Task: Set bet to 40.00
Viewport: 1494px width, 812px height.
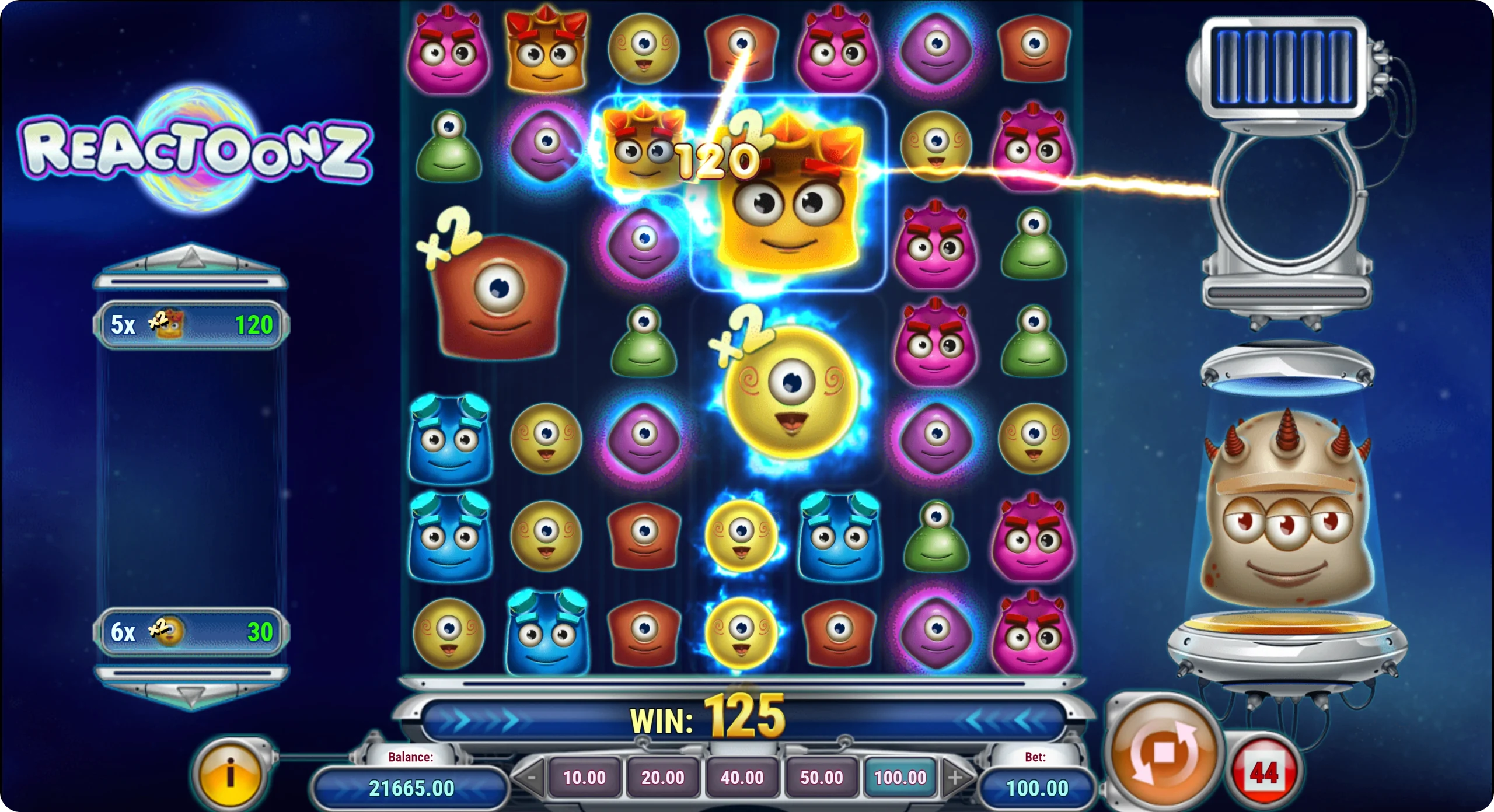Action: pyautogui.click(x=742, y=777)
